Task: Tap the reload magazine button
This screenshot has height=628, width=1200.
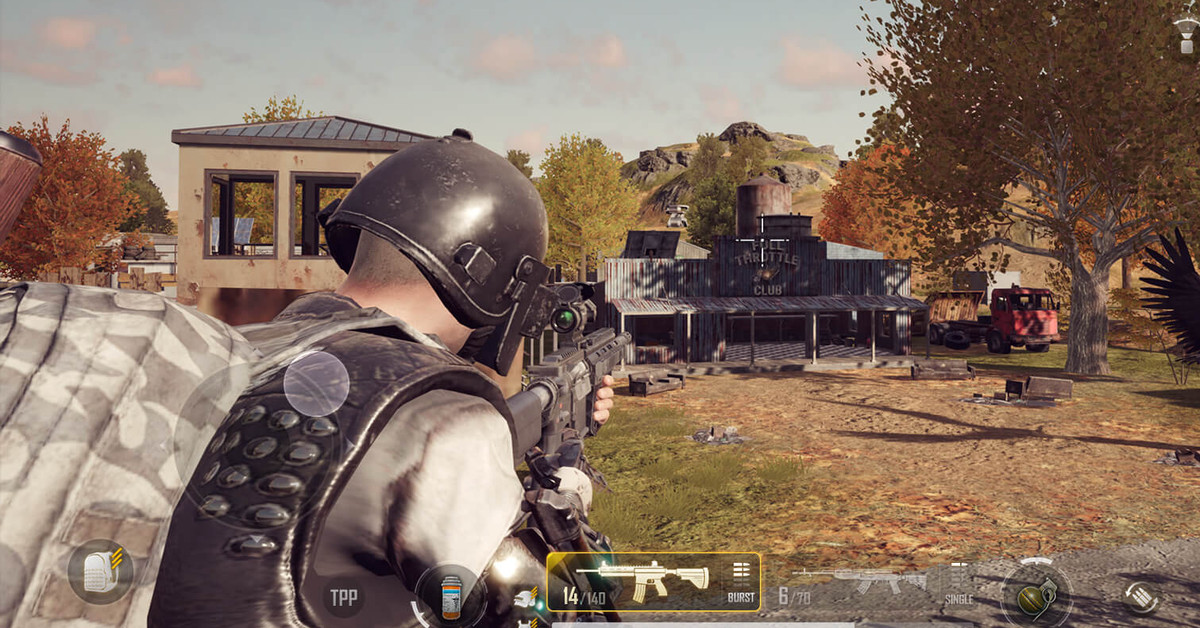Action: (1140, 596)
